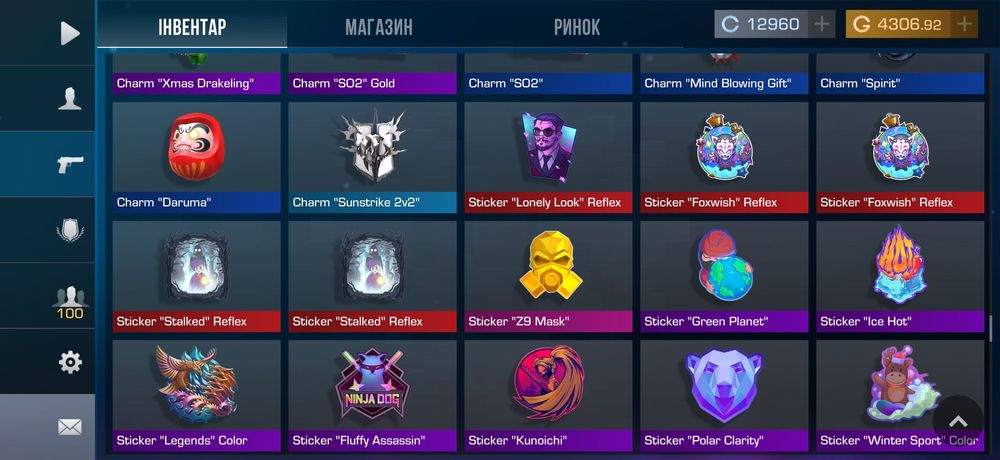Viewport: 1000px width, 460px height.
Task: Tap the play arrow in sidebar
Action: (69, 33)
